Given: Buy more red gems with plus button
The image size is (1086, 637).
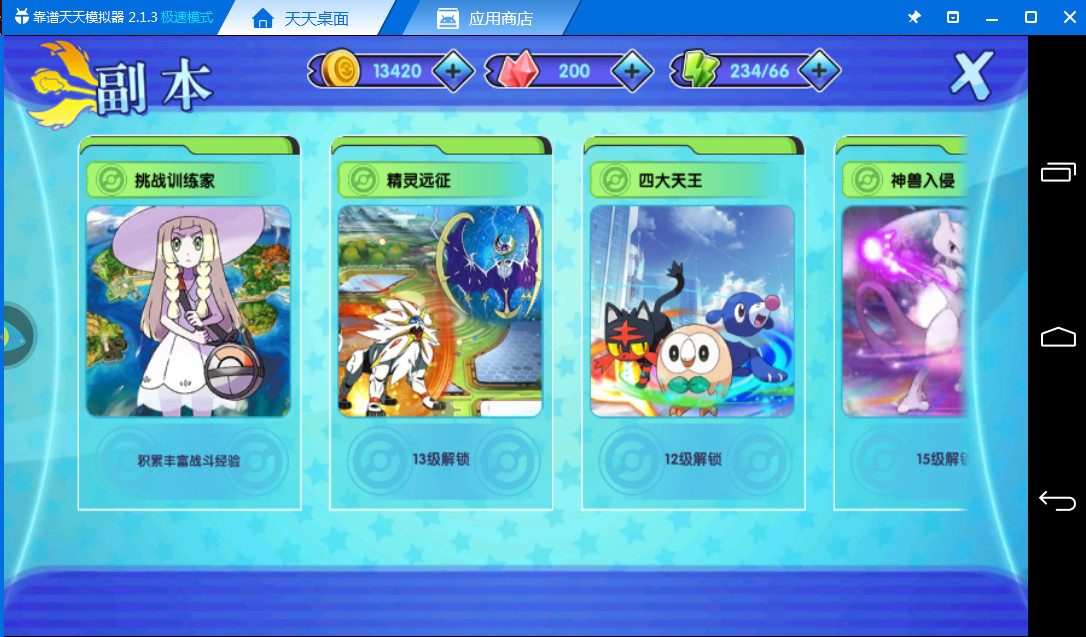Looking at the screenshot, I should (x=631, y=71).
